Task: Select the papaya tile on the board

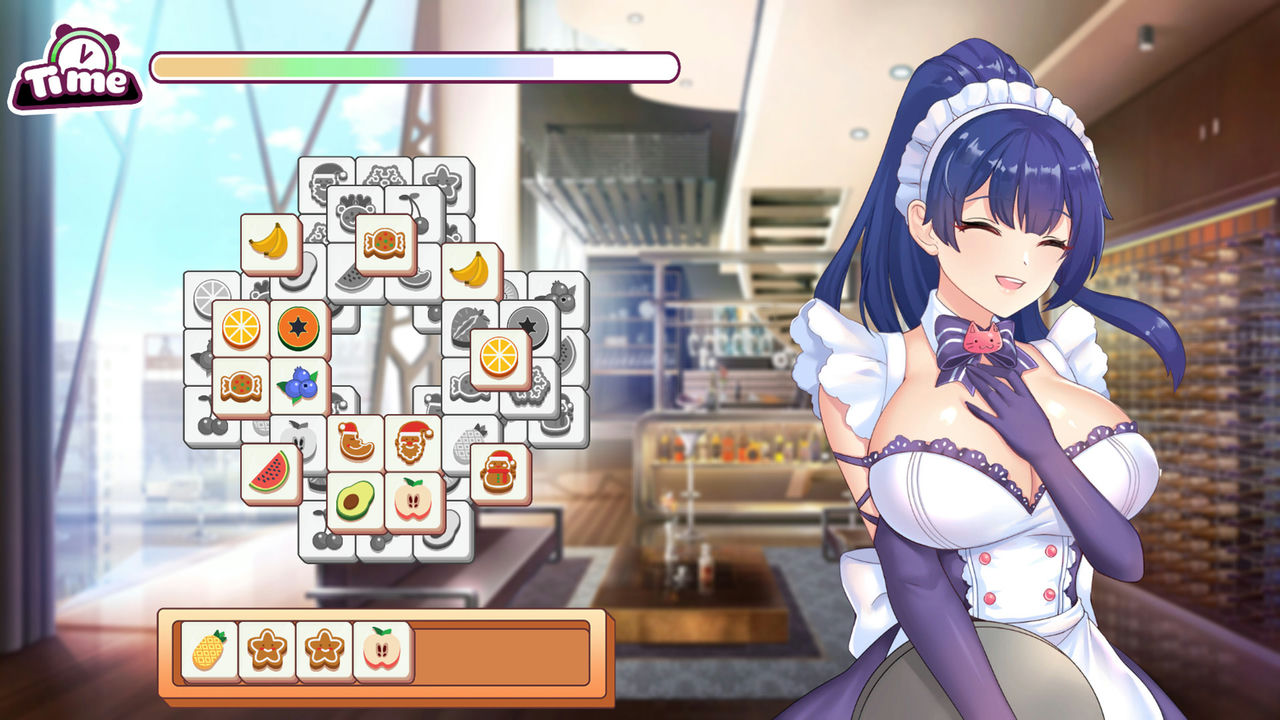Action: tap(298, 329)
